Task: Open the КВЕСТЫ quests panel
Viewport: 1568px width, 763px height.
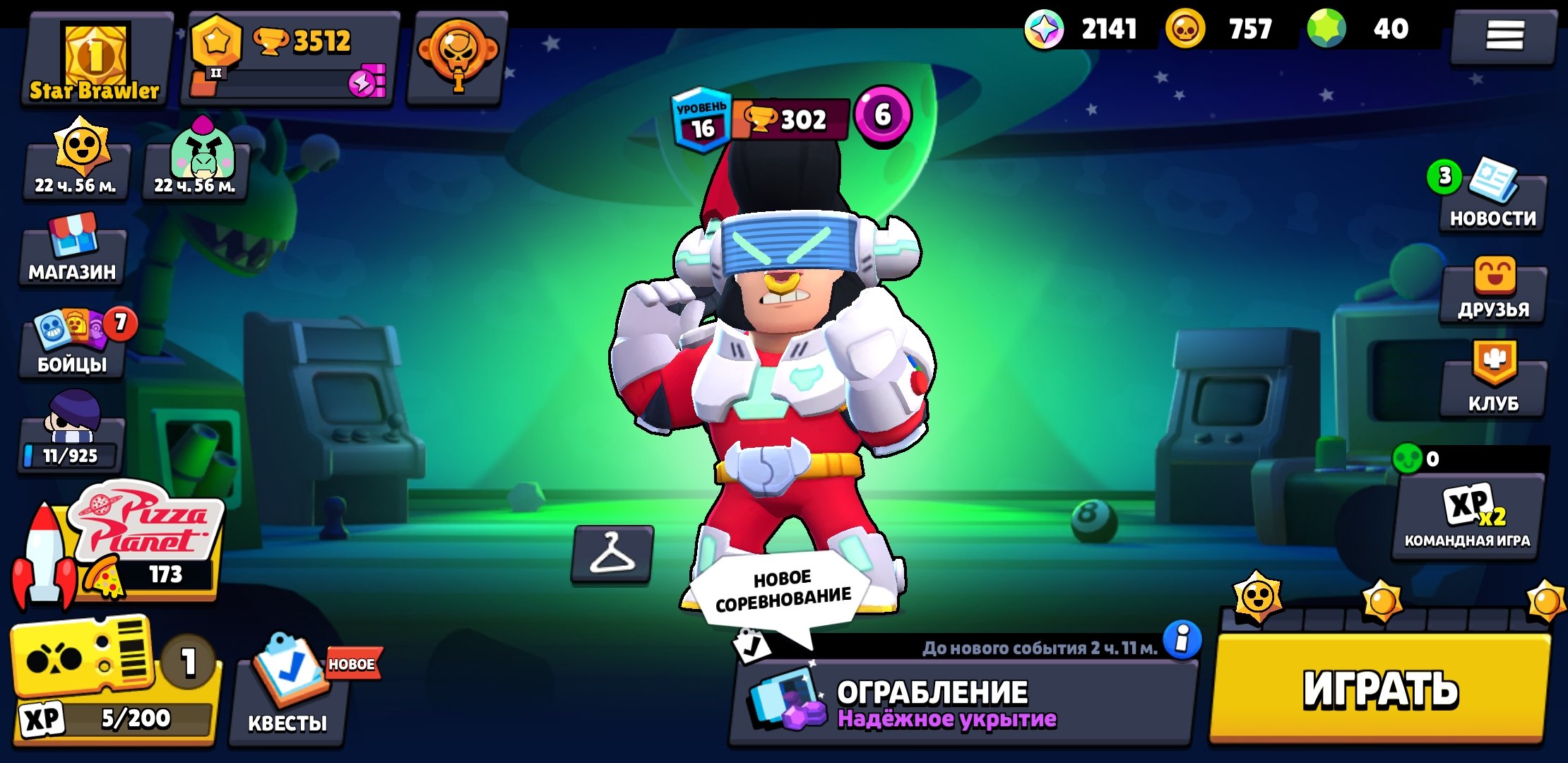Action: coord(287,696)
